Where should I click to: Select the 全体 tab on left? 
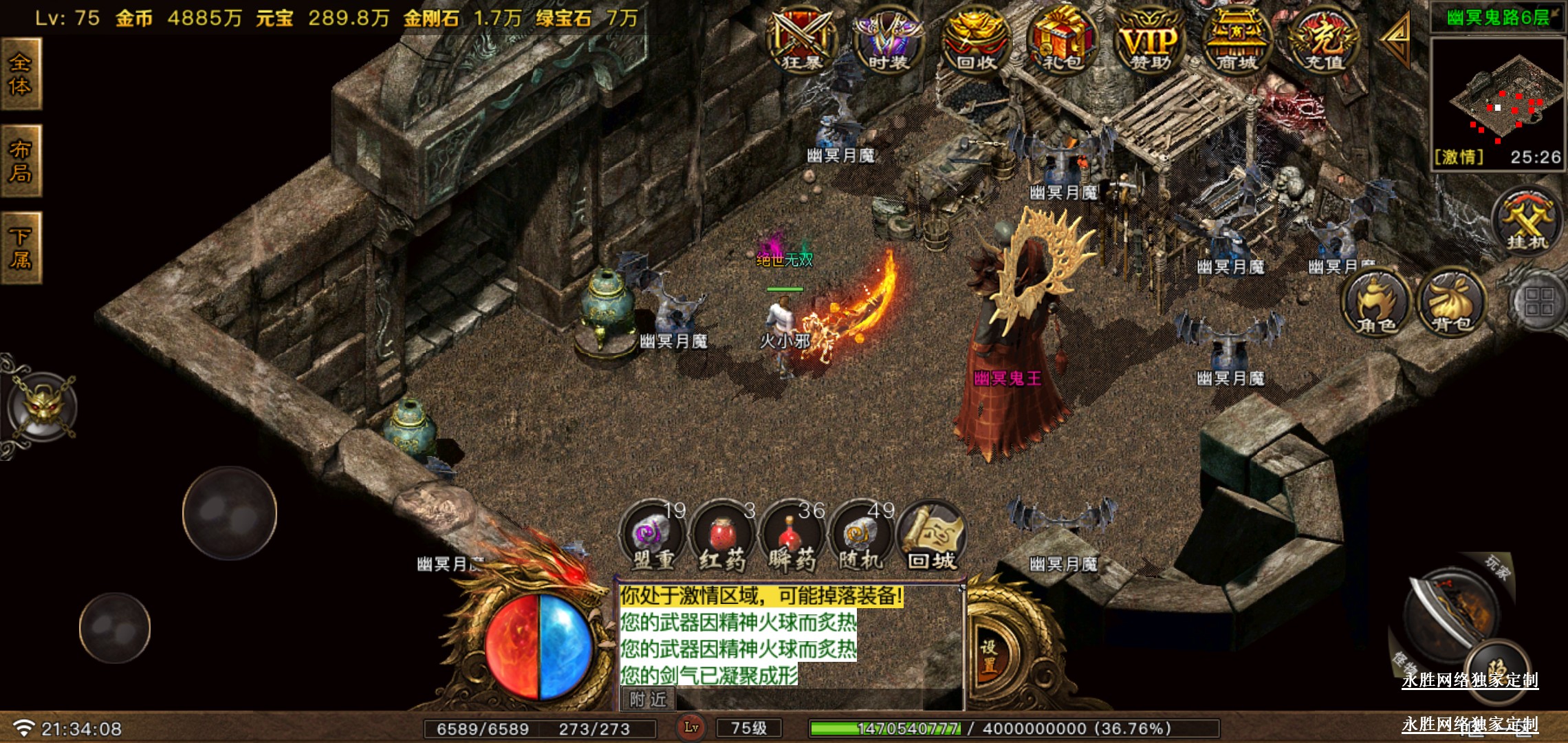tap(21, 74)
